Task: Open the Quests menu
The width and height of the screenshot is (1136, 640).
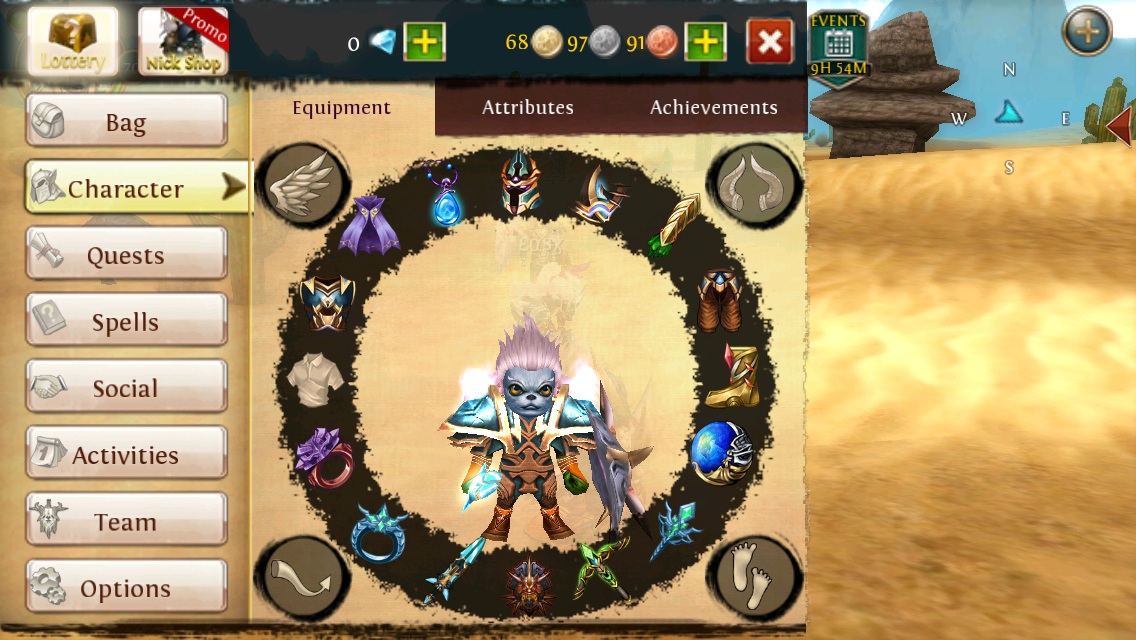Action: [126, 255]
